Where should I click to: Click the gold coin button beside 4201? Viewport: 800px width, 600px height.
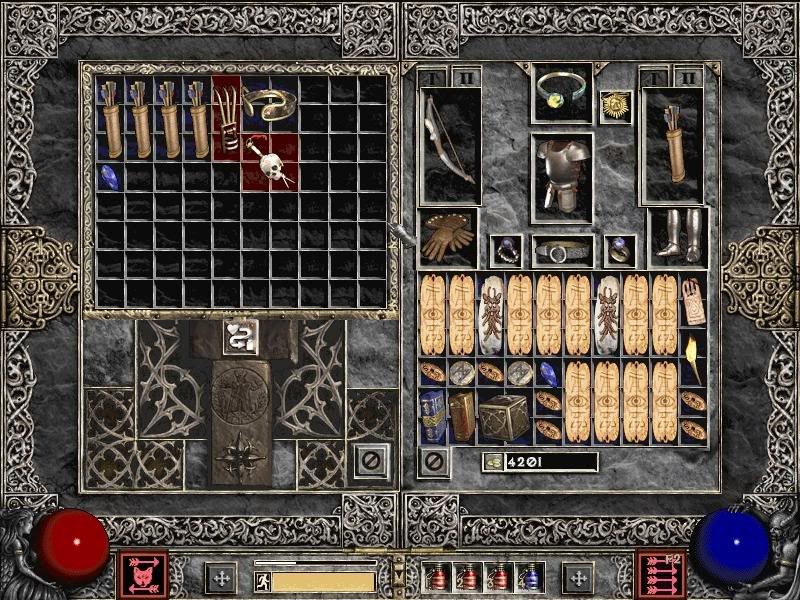point(491,462)
